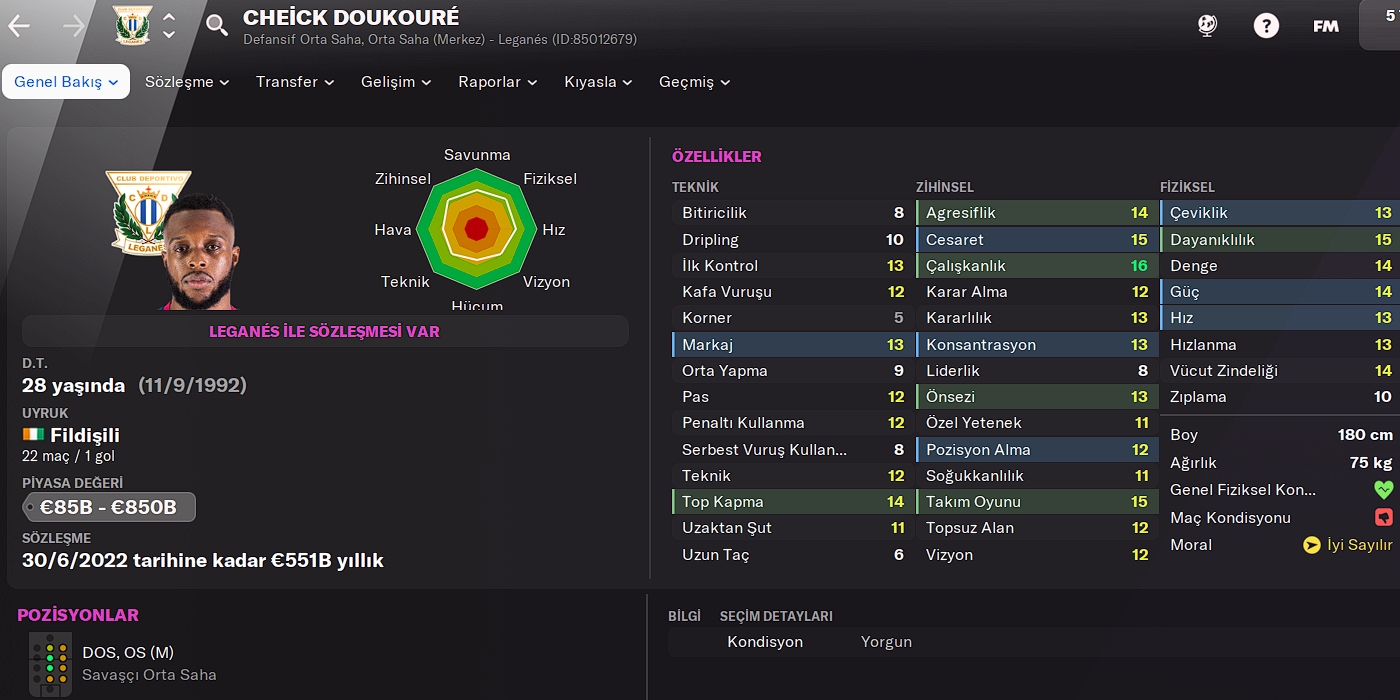This screenshot has height=700, width=1400.
Task: Go back using the left arrow
Action: click(19, 26)
